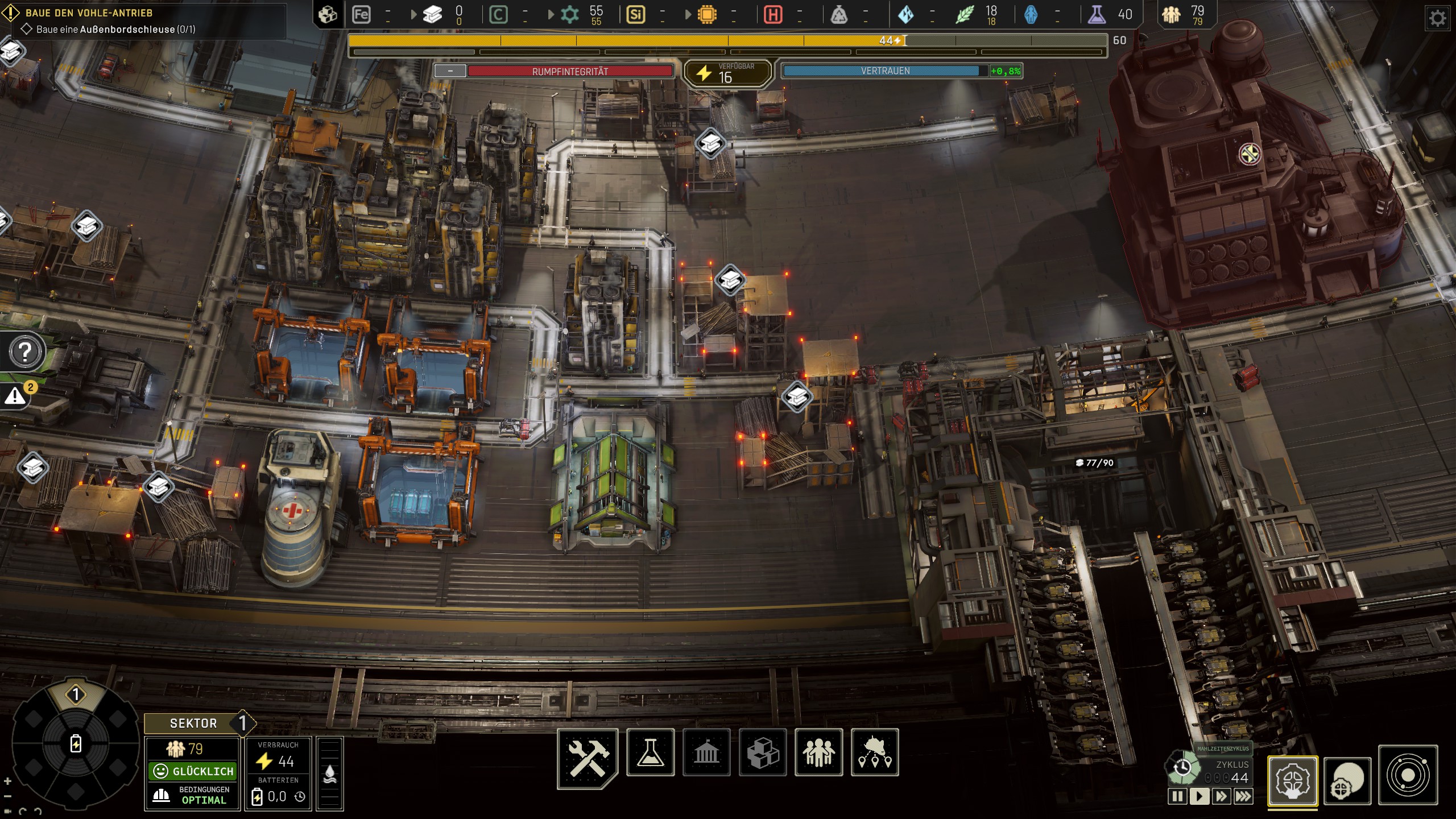
Task: Click the battery icon in the sector wheel
Action: pyautogui.click(x=76, y=743)
